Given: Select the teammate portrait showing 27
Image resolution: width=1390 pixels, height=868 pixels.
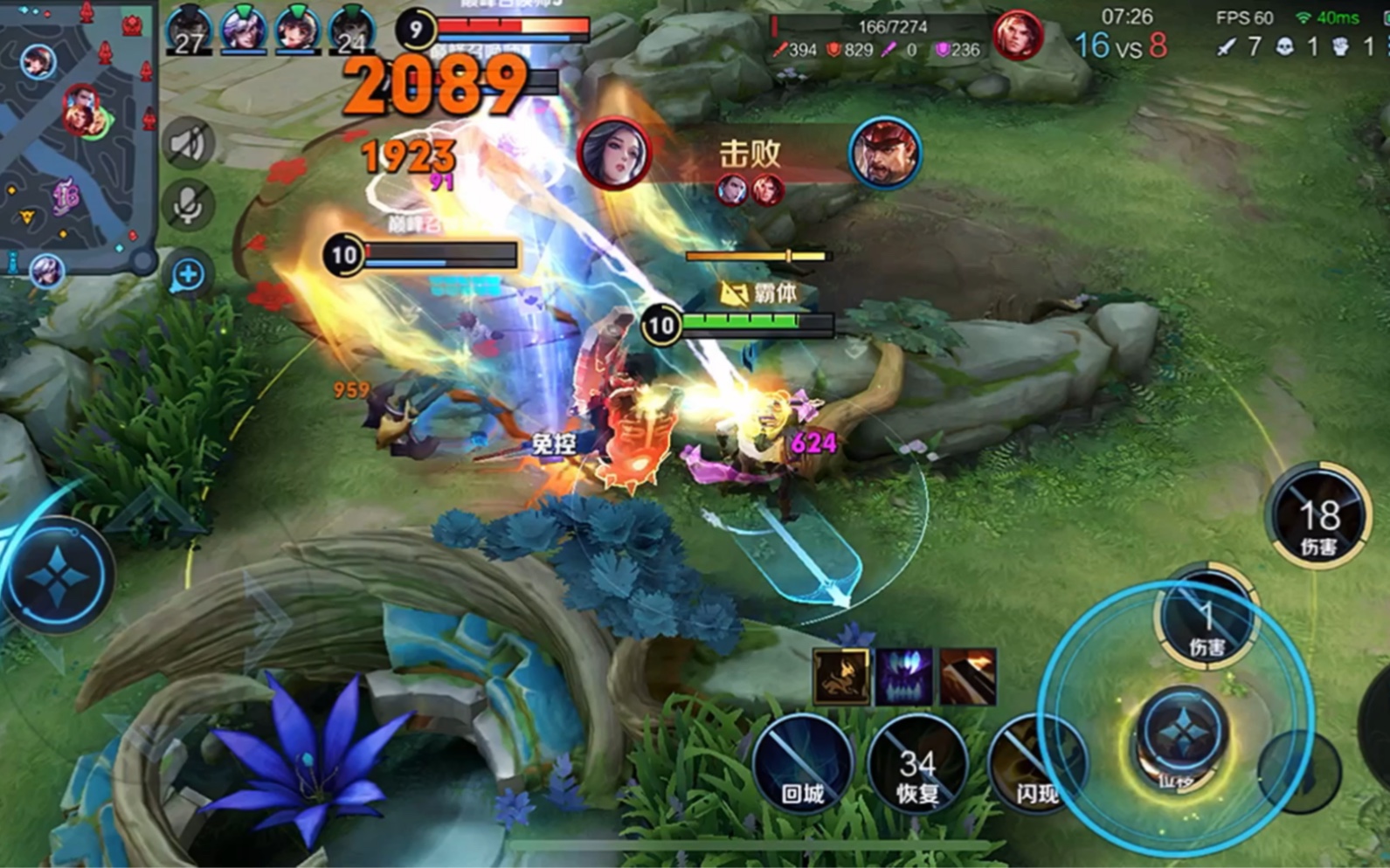Looking at the screenshot, I should (x=189, y=31).
